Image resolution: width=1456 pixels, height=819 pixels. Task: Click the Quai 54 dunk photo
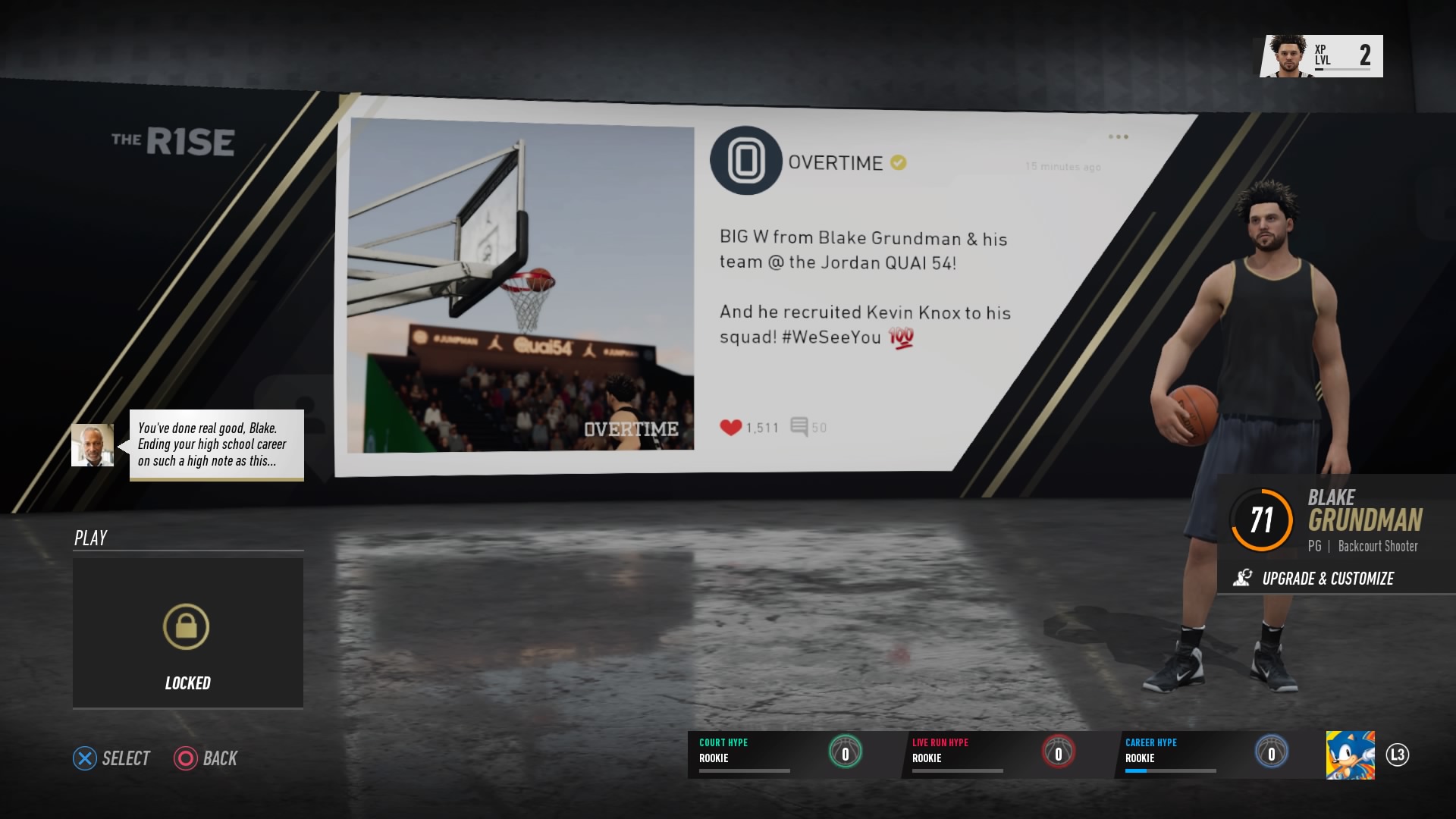point(519,288)
